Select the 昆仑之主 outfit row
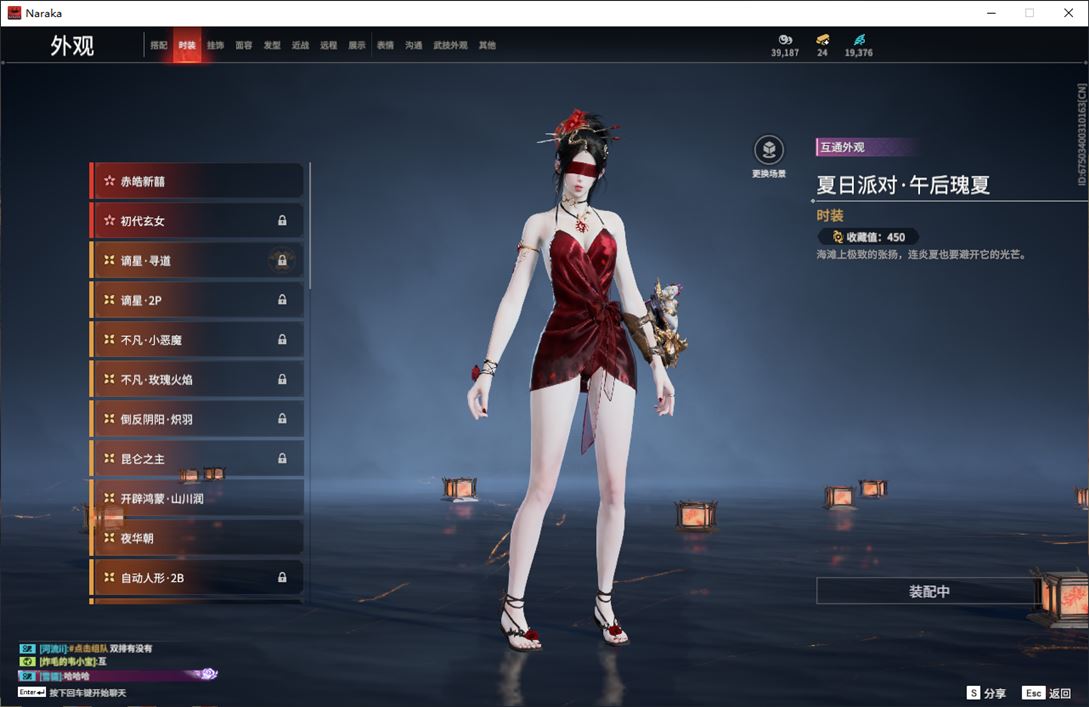 click(197, 458)
